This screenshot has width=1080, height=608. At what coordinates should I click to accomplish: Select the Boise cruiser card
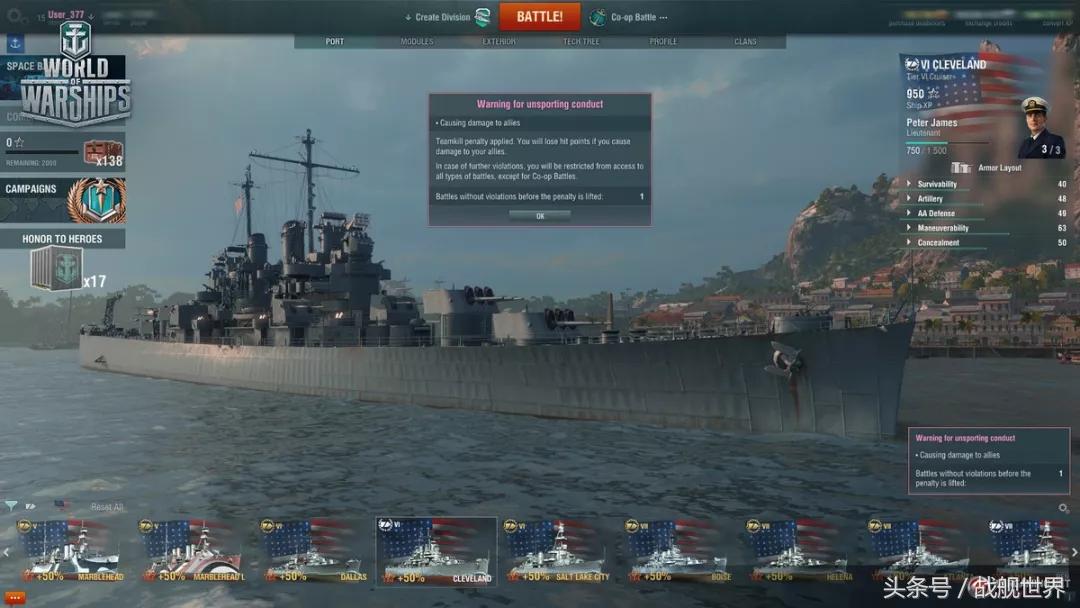click(x=678, y=552)
